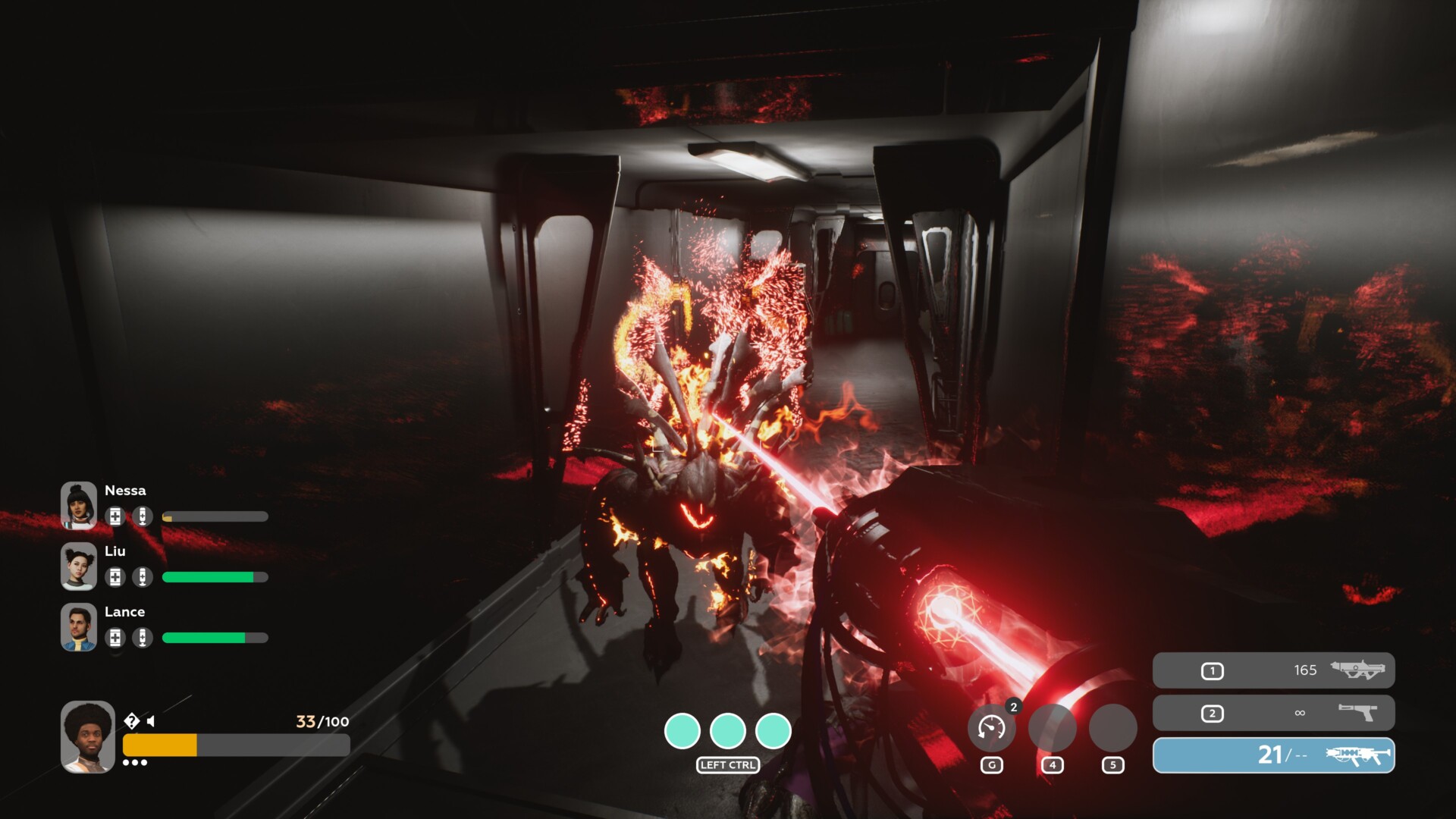Viewport: 1456px width, 819px height.
Task: Choose the highlighted beam weapon slot
Action: [x=1273, y=755]
